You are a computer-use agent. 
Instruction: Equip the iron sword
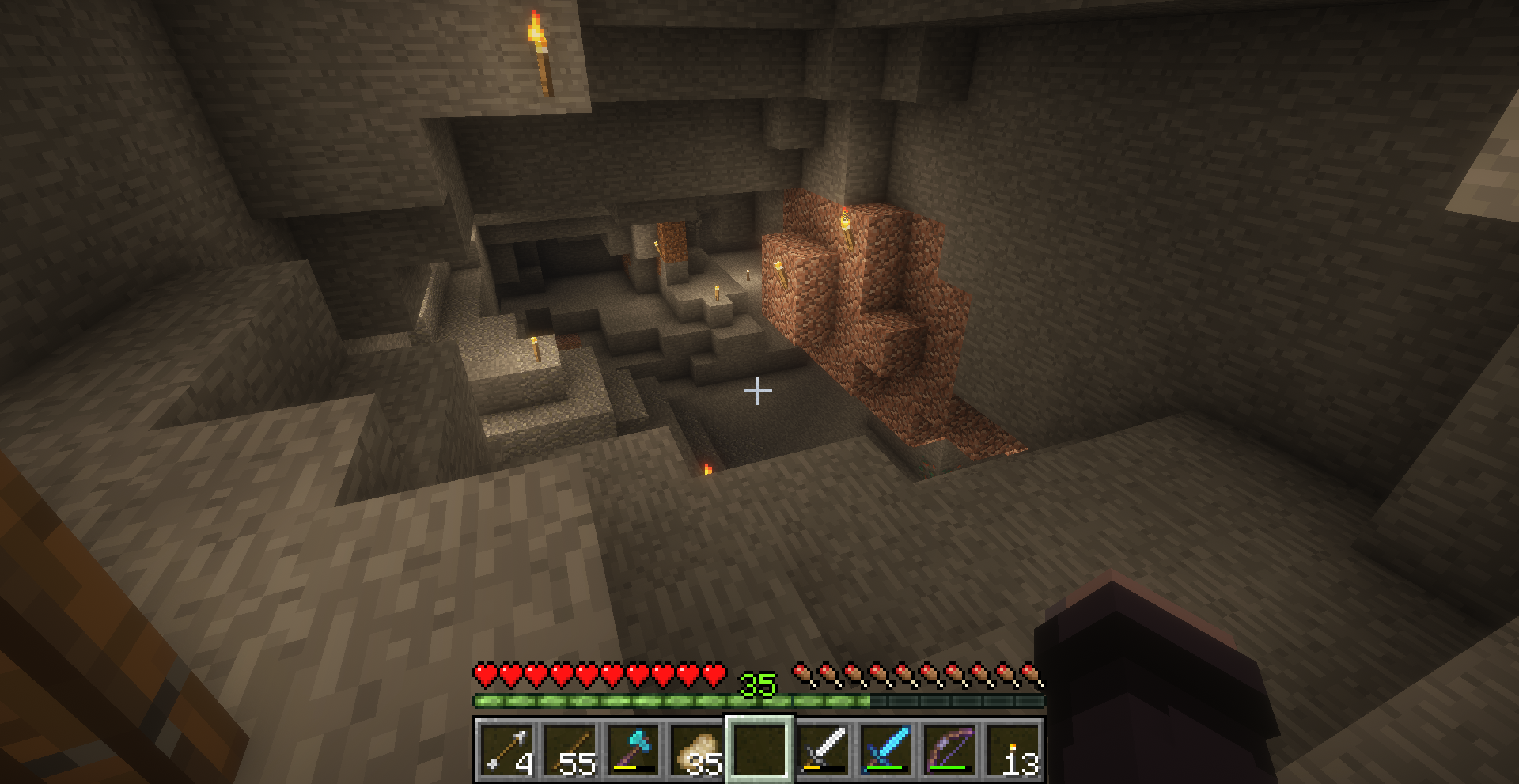823,748
